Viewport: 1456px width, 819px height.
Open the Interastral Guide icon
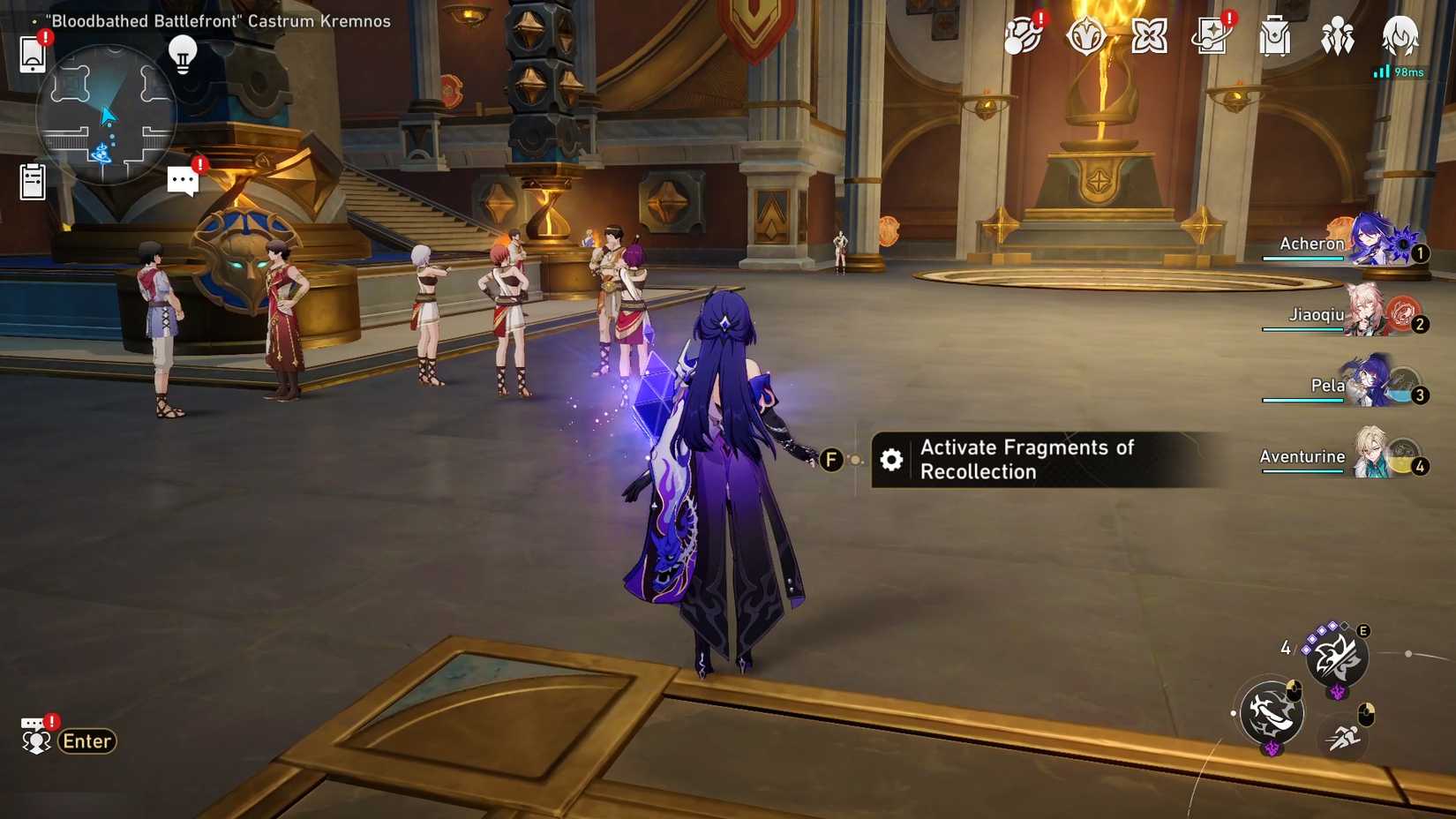(x=1087, y=37)
